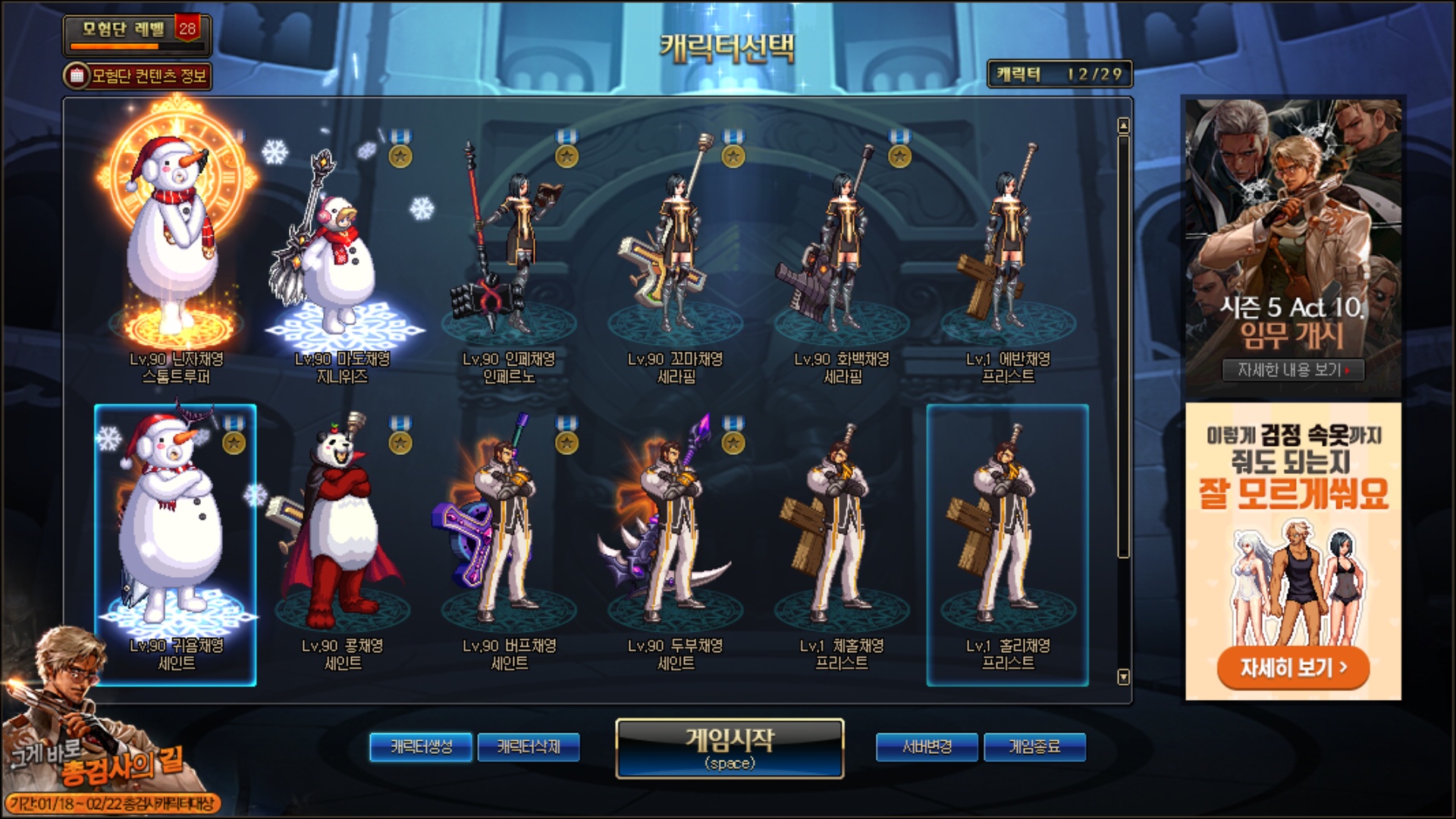Pick the 인페채영 인페르노 character

(x=509, y=258)
